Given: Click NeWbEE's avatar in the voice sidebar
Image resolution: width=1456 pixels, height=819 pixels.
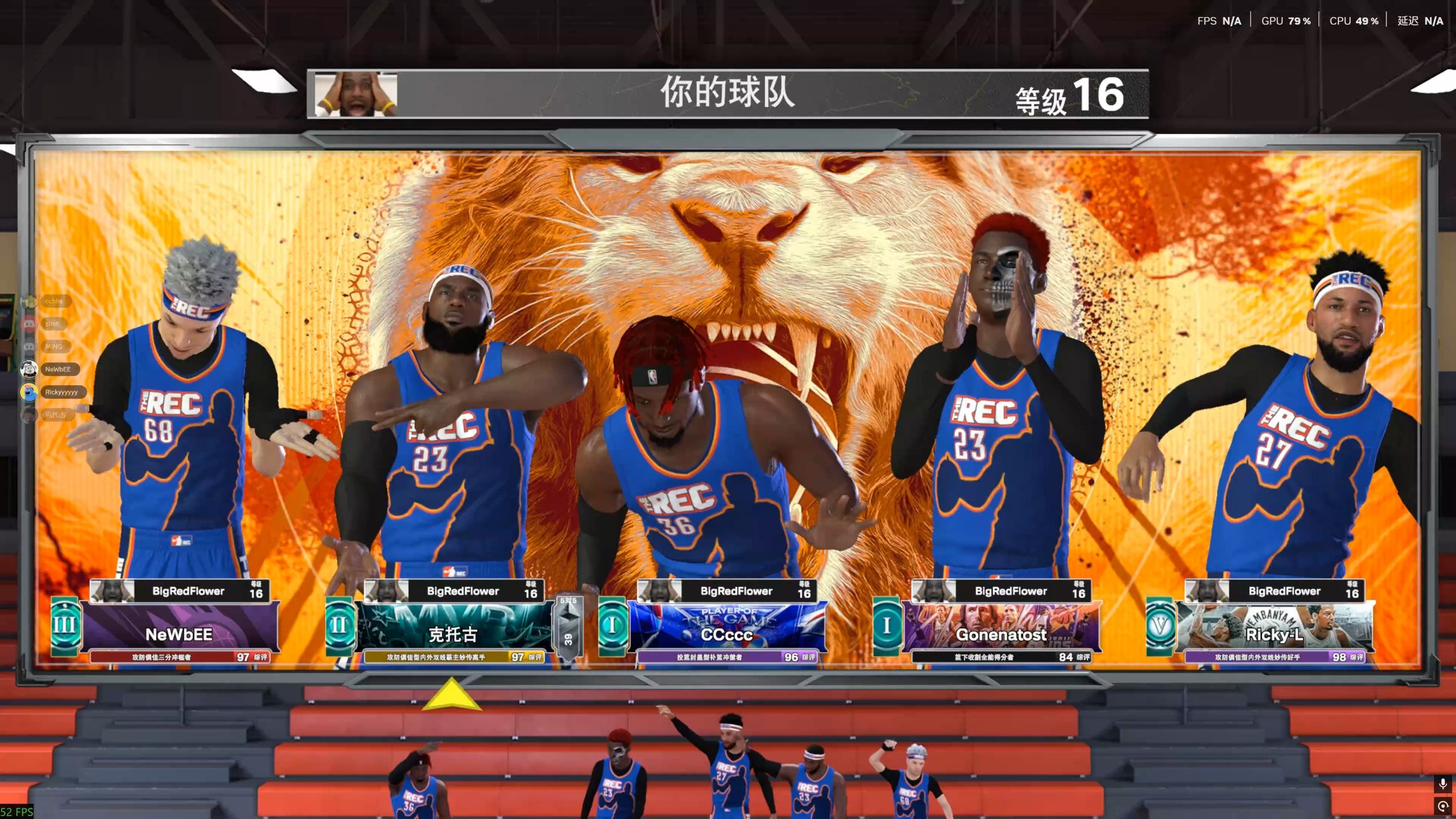Looking at the screenshot, I should click(28, 370).
